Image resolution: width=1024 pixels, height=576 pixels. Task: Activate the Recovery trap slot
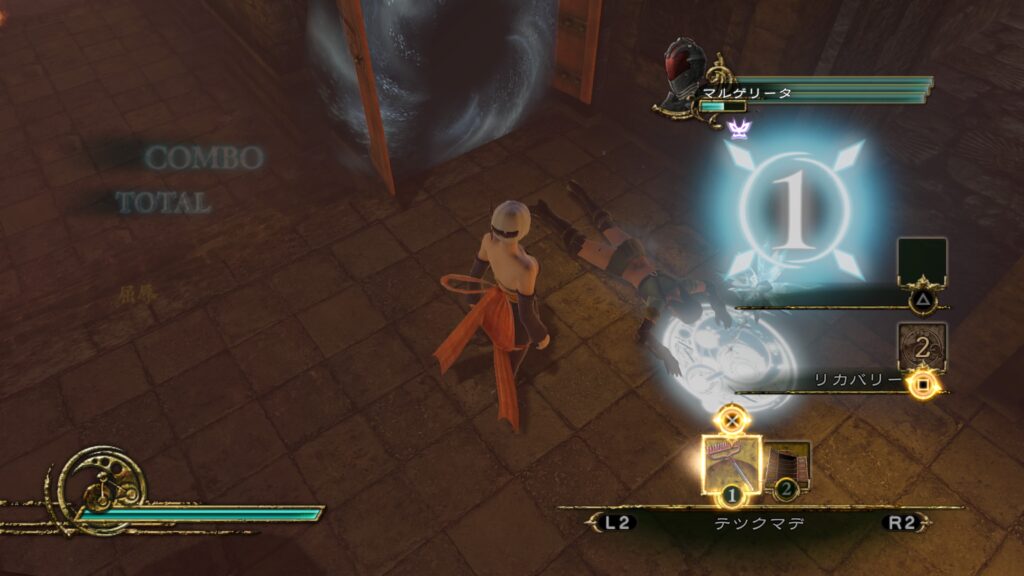point(921,348)
